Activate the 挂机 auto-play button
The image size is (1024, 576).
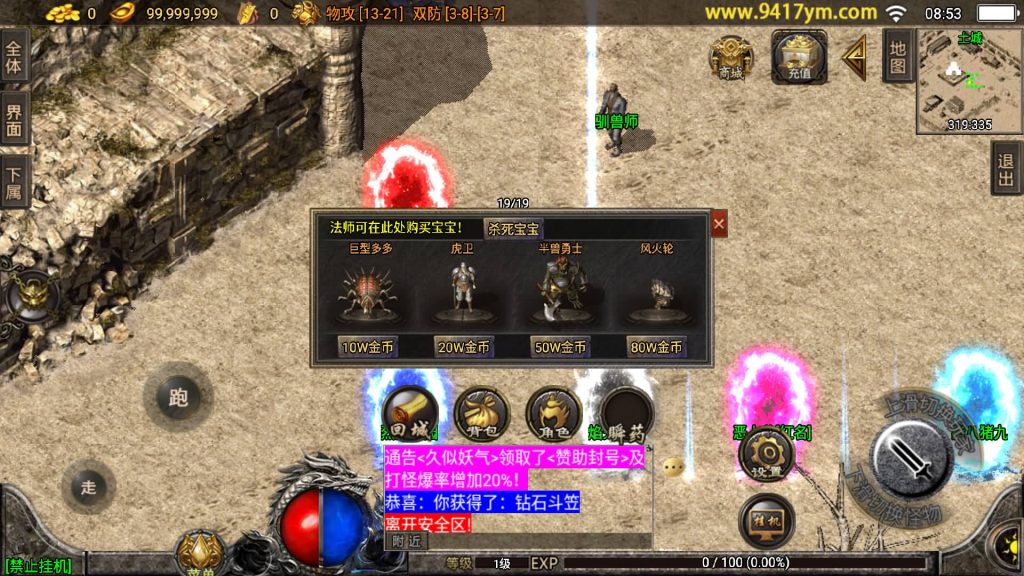tap(766, 522)
